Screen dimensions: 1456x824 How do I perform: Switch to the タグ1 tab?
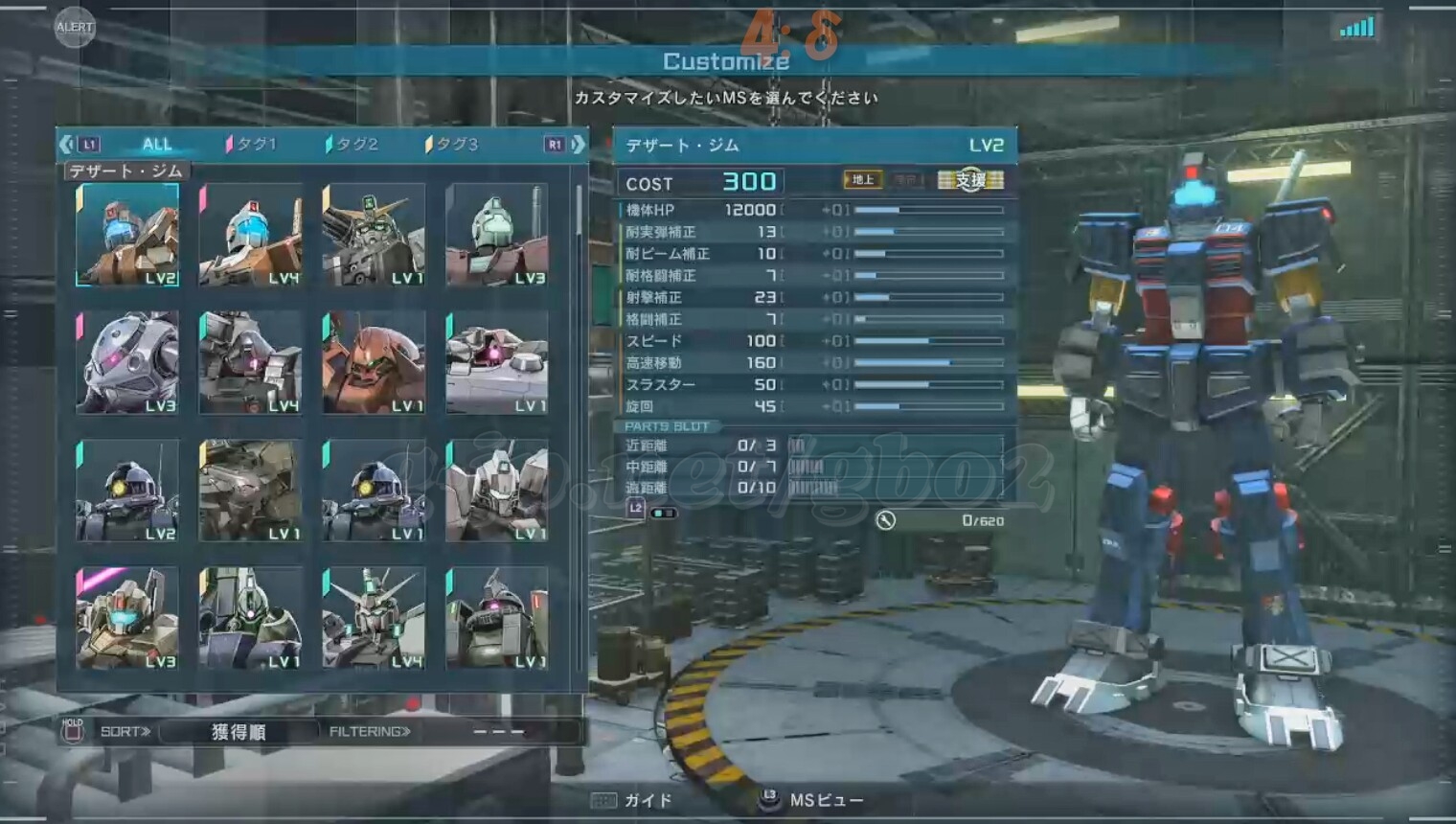click(254, 145)
